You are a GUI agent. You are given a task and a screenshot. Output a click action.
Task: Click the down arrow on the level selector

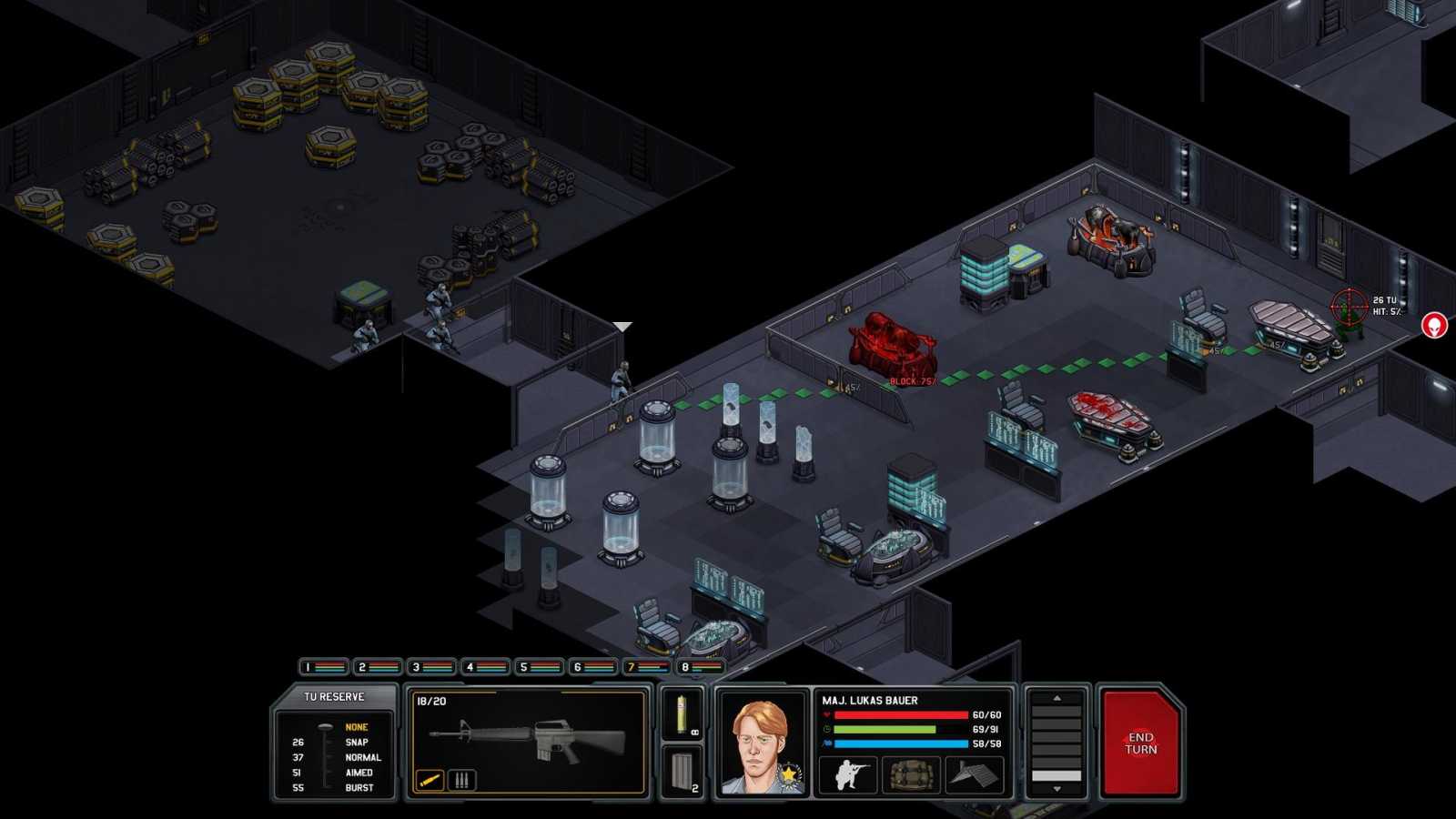[1057, 790]
